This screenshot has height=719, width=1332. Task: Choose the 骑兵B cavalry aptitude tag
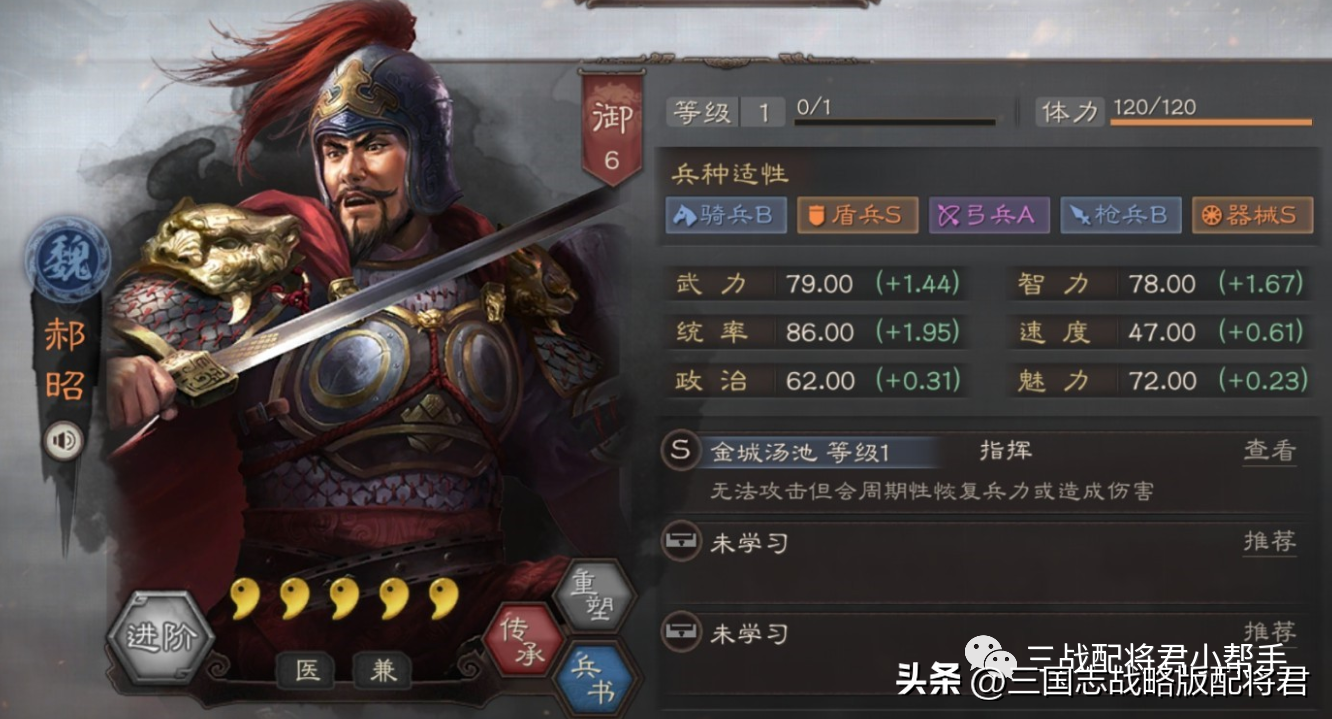727,215
